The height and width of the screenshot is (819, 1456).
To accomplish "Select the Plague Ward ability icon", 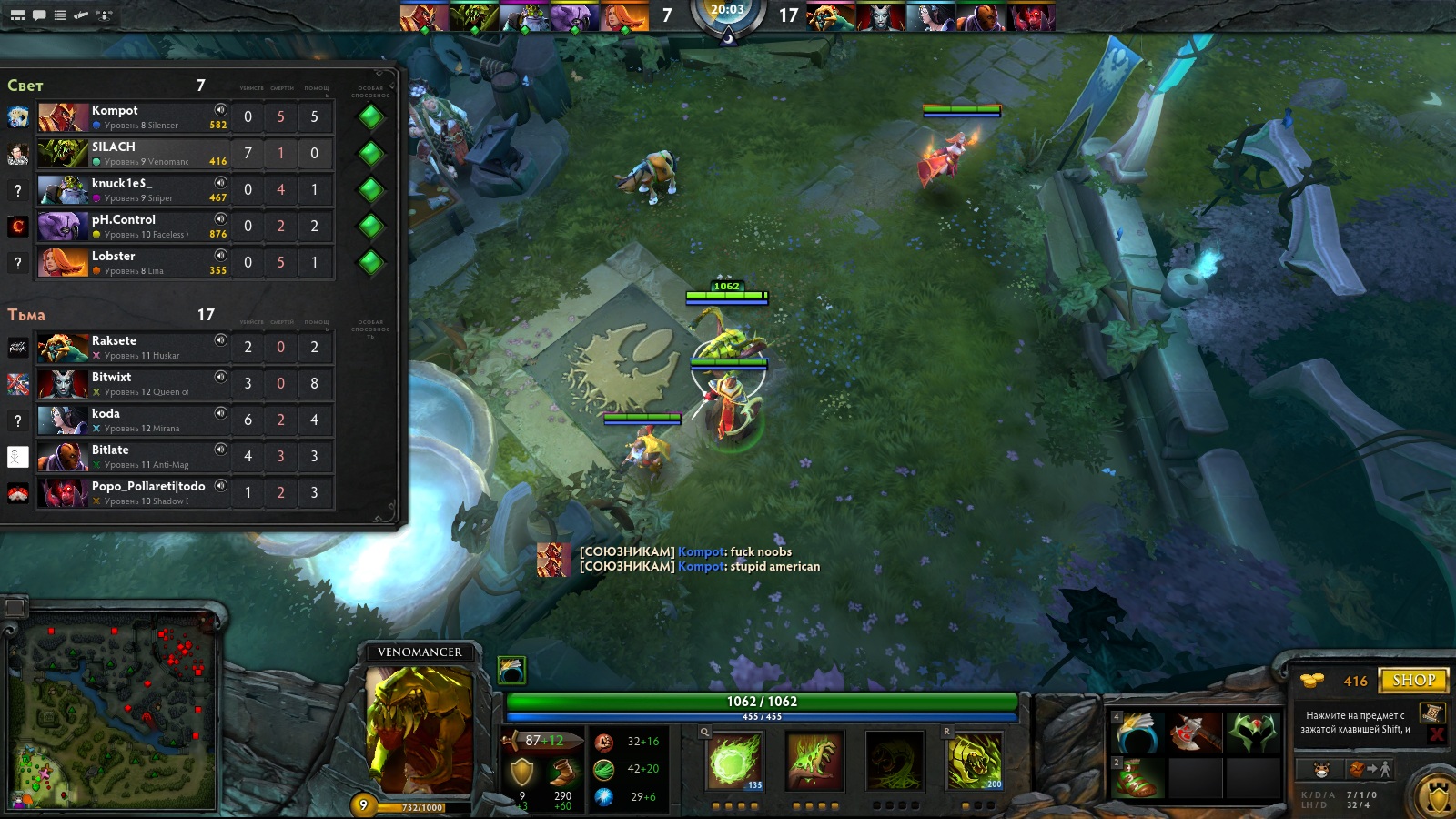I will 894,761.
